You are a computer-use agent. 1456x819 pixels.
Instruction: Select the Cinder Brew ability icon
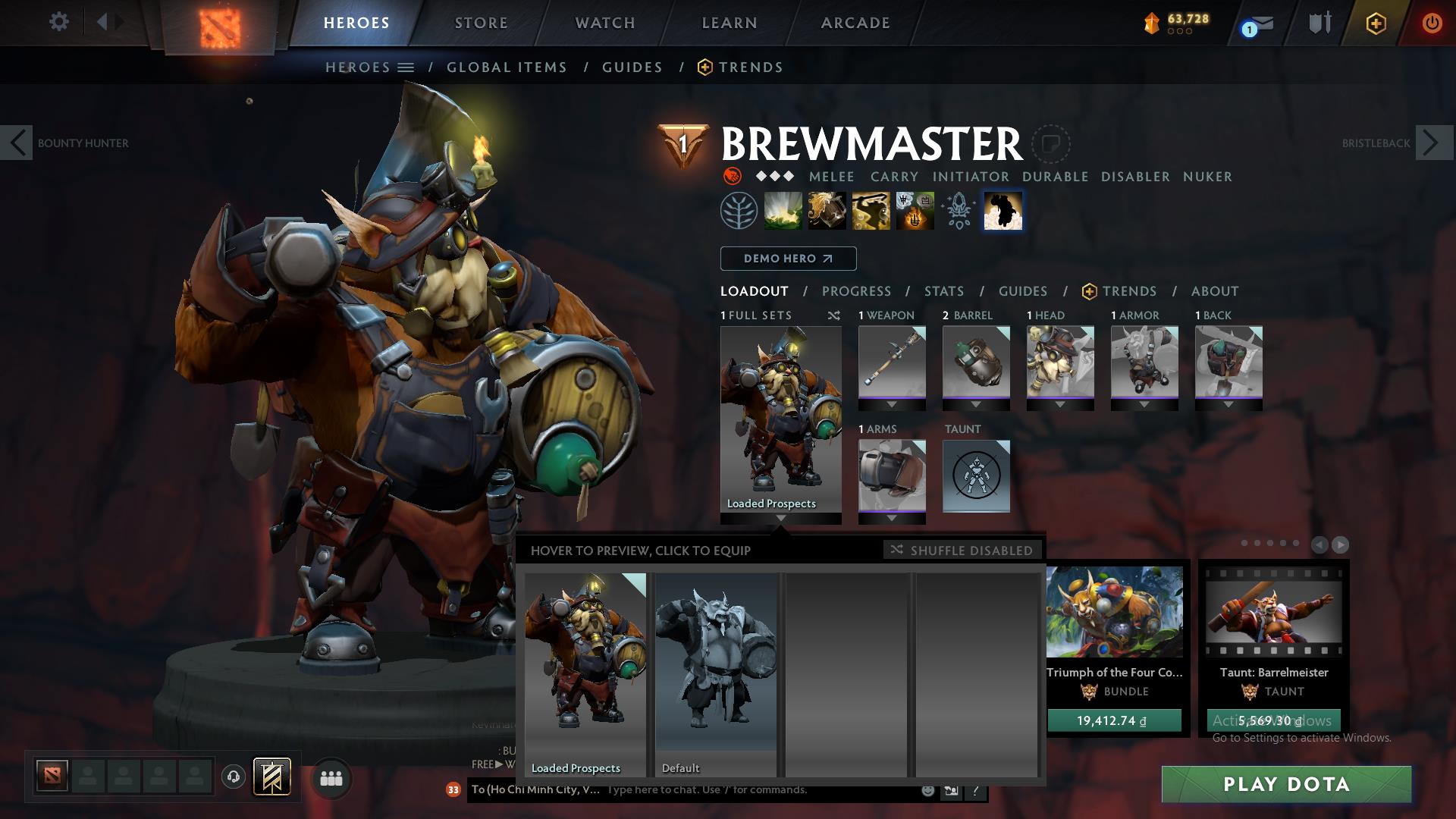point(826,211)
